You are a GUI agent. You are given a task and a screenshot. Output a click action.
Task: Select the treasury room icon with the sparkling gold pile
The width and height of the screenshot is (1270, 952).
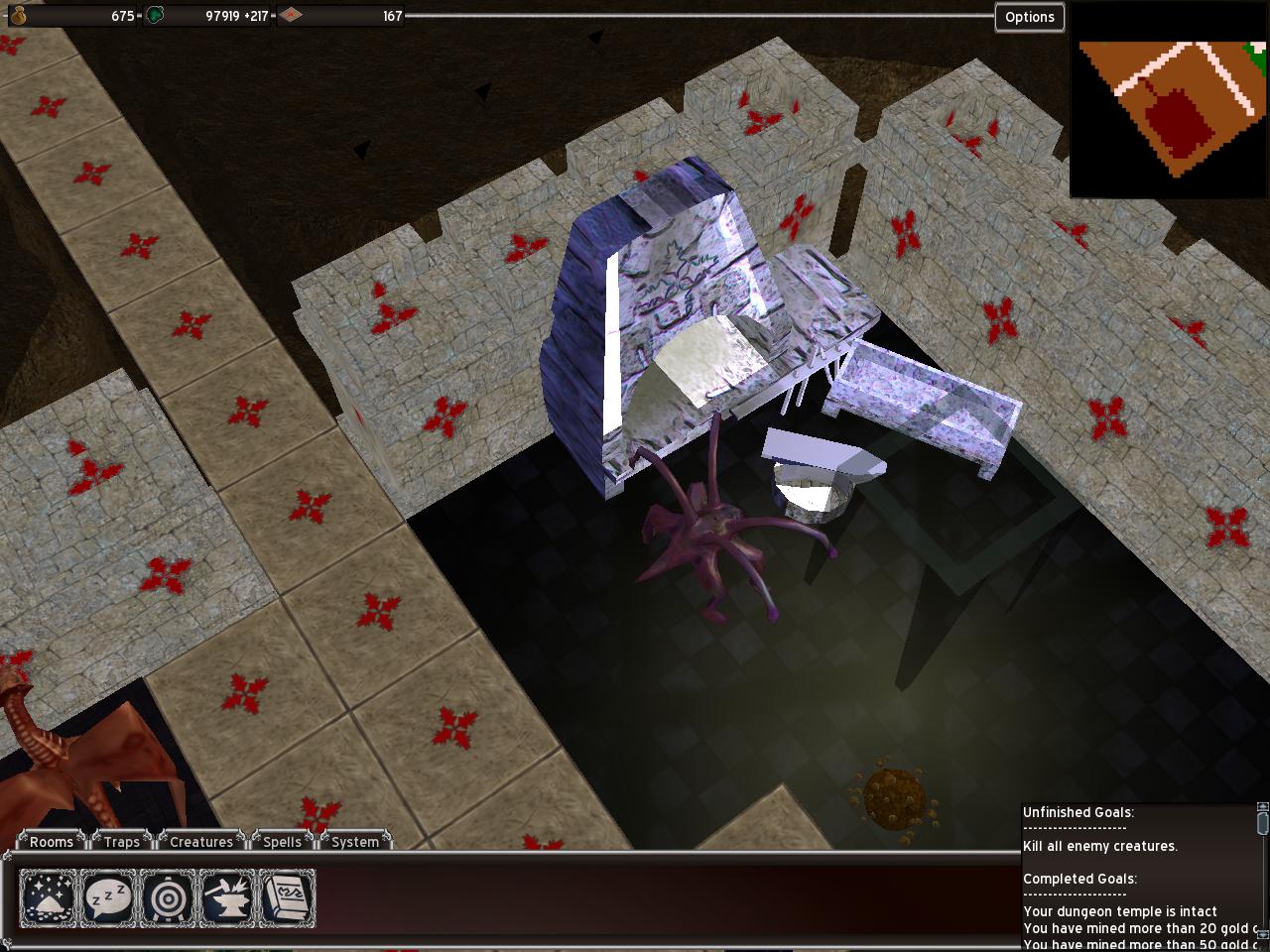48,898
